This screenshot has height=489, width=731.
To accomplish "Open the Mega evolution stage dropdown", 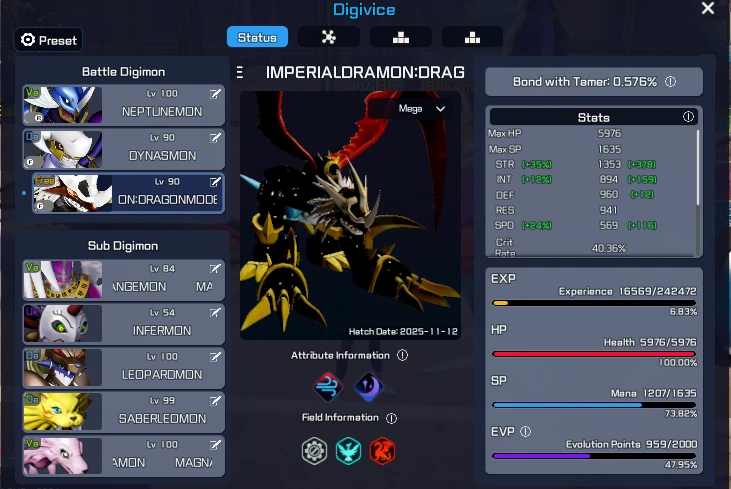I will 422,108.
